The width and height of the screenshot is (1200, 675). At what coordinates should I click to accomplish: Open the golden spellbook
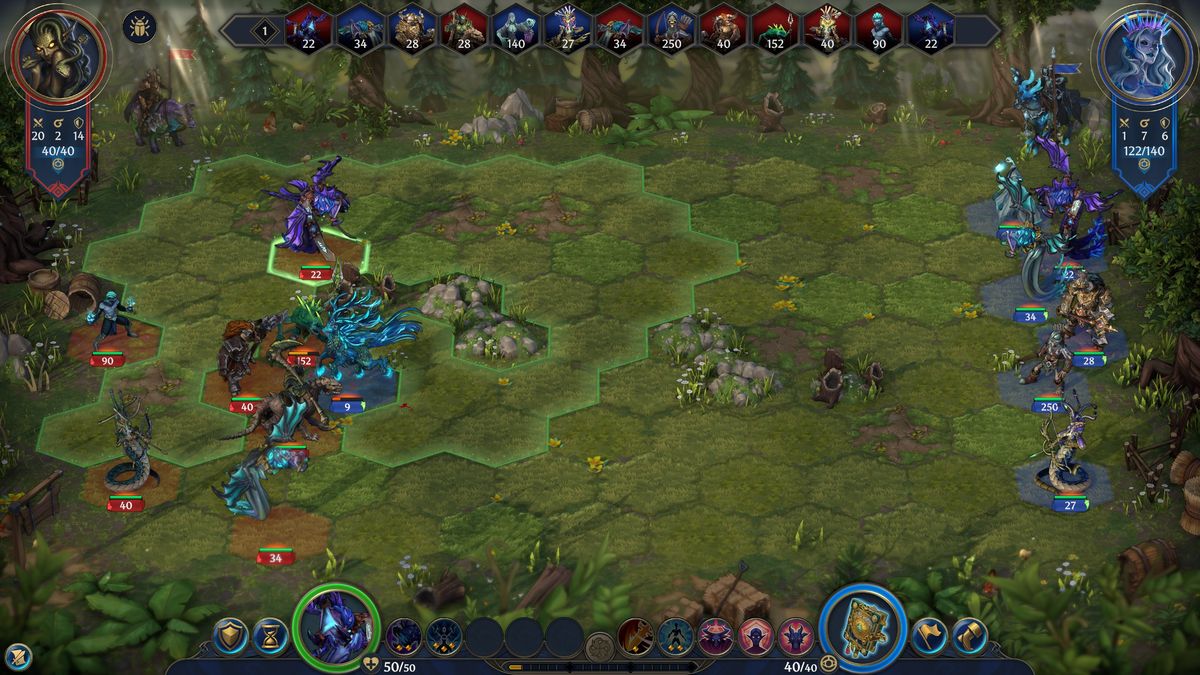point(862,626)
